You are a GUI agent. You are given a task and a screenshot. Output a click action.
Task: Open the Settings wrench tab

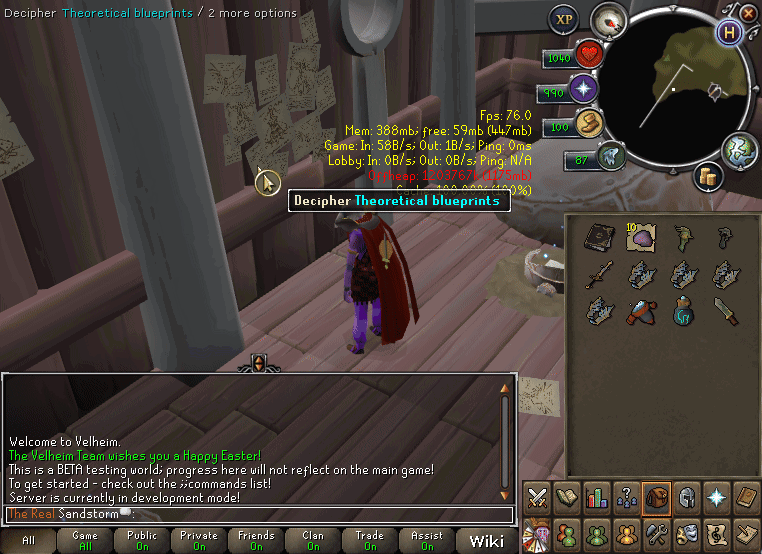click(657, 532)
